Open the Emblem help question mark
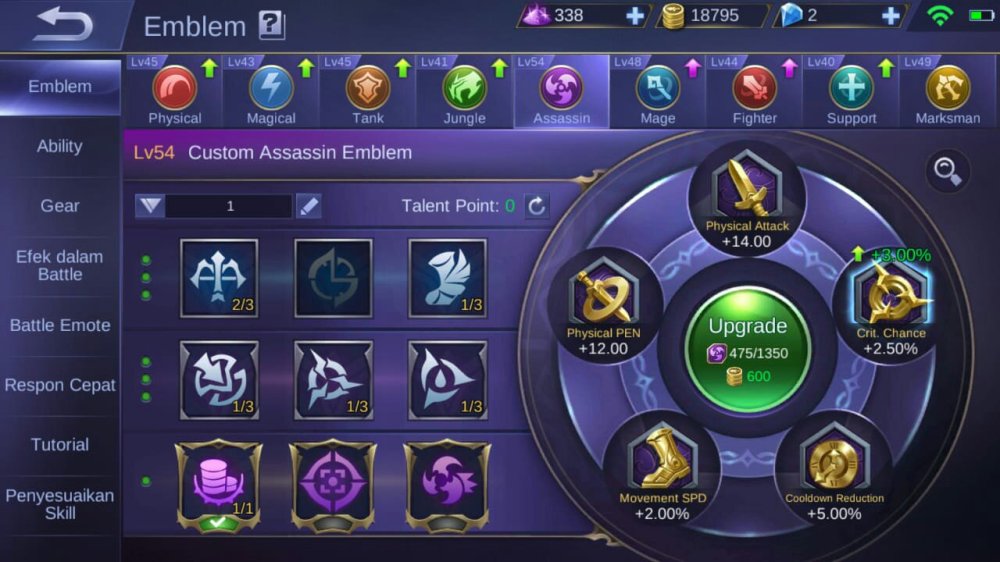1000x562 pixels. coord(271,25)
